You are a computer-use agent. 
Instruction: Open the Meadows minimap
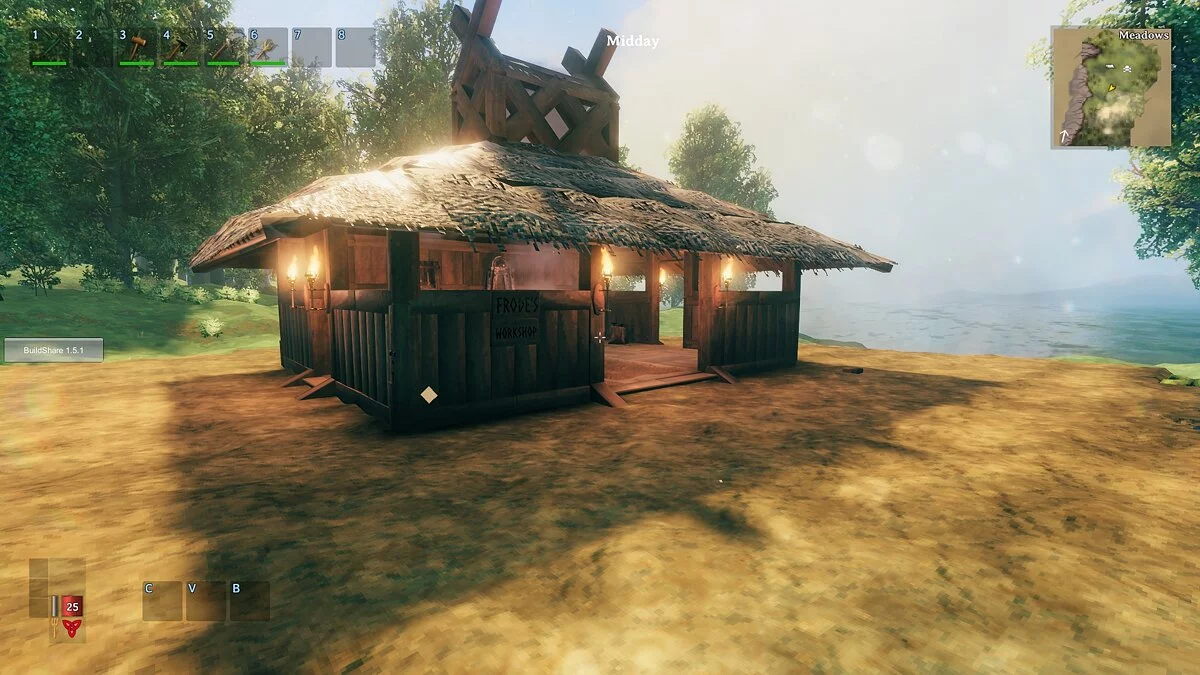[x=1111, y=88]
